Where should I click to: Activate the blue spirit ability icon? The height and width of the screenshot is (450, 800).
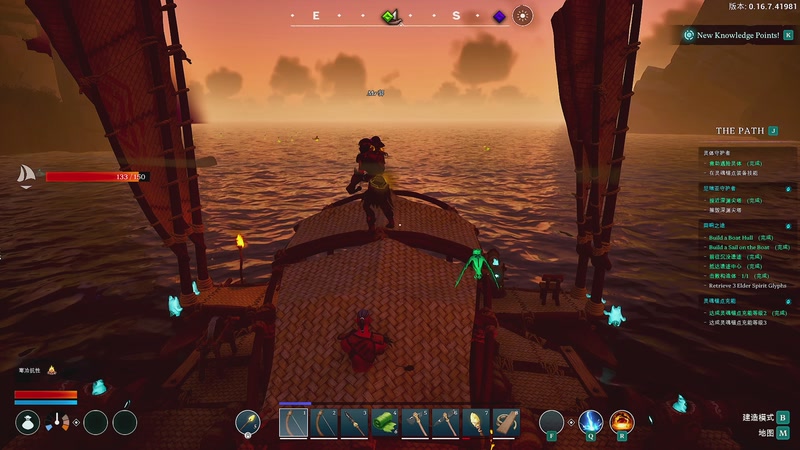(591, 423)
